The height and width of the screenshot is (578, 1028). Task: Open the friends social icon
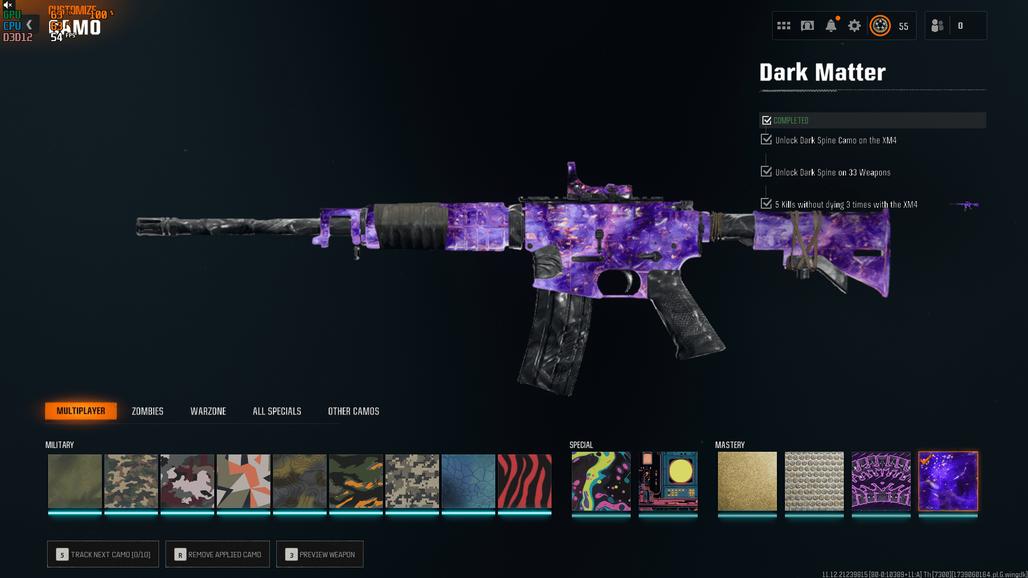click(x=937, y=26)
